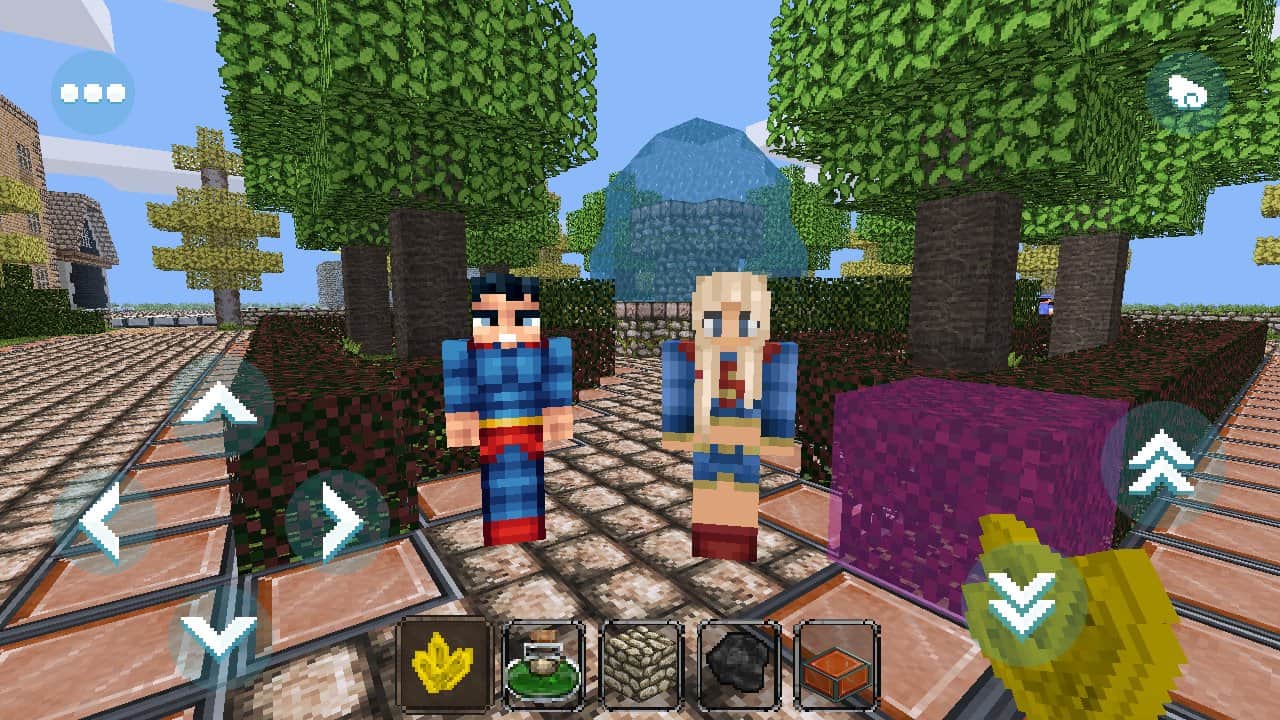Tap the white camera-like icon button
Image resolution: width=1280 pixels, height=720 pixels.
pos(1187,94)
